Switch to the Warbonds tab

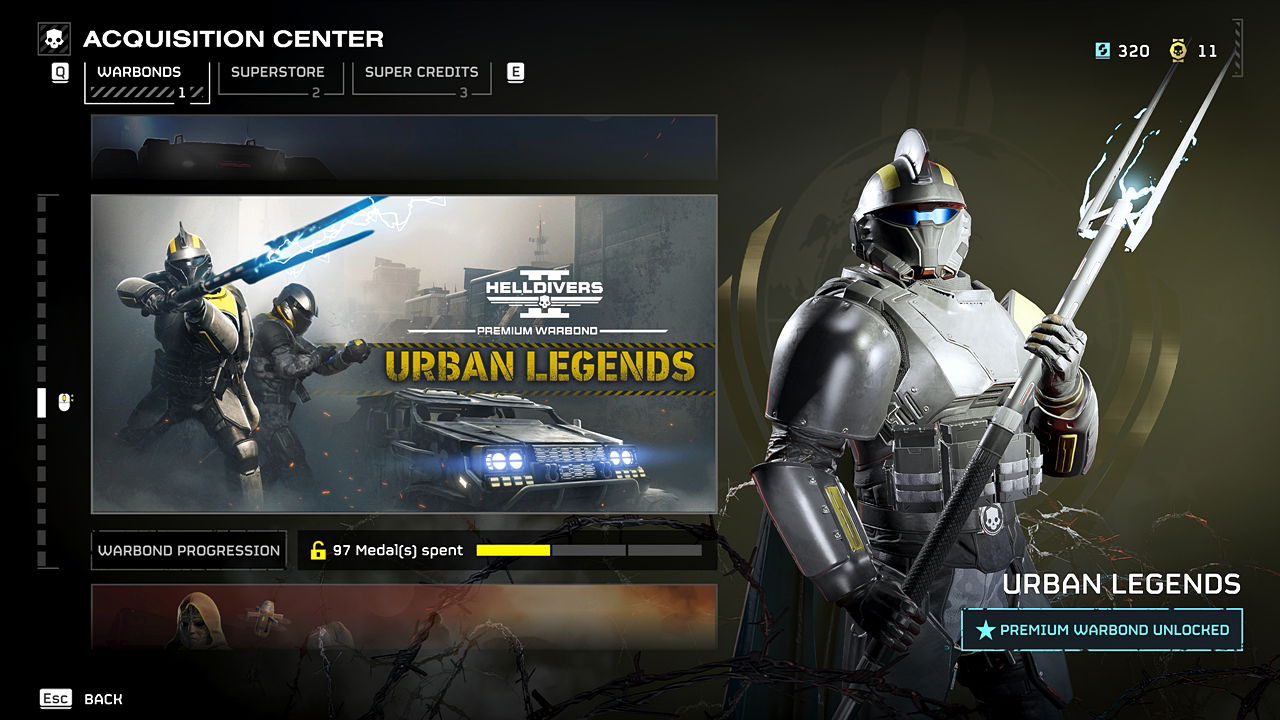(x=146, y=80)
